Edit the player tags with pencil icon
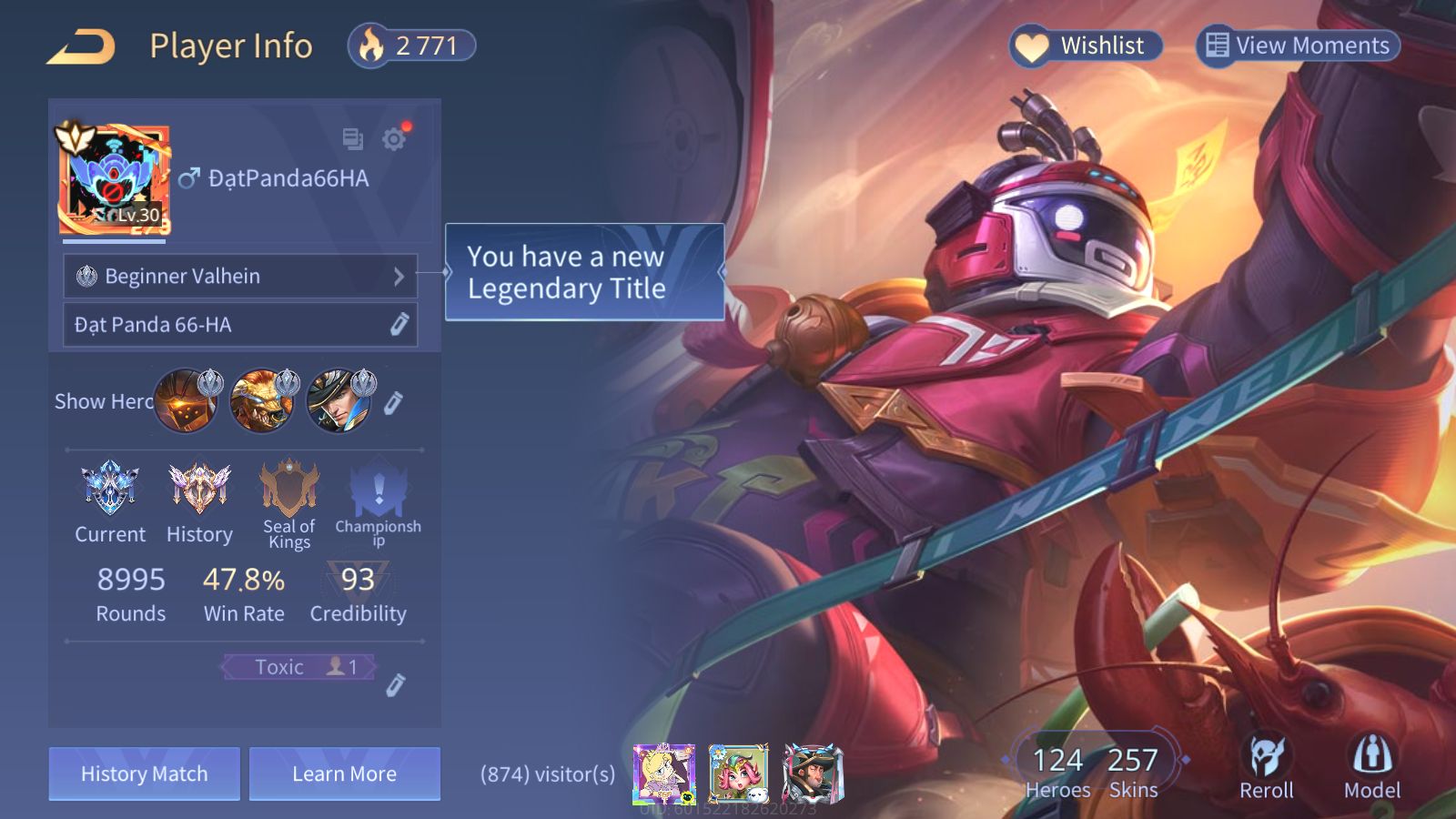Image resolution: width=1456 pixels, height=819 pixels. pos(395,684)
